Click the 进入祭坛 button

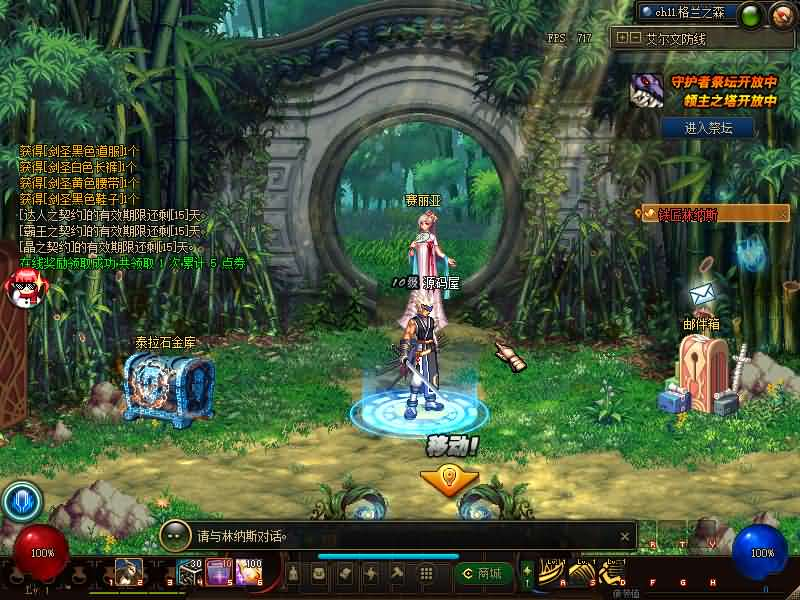coord(706,128)
